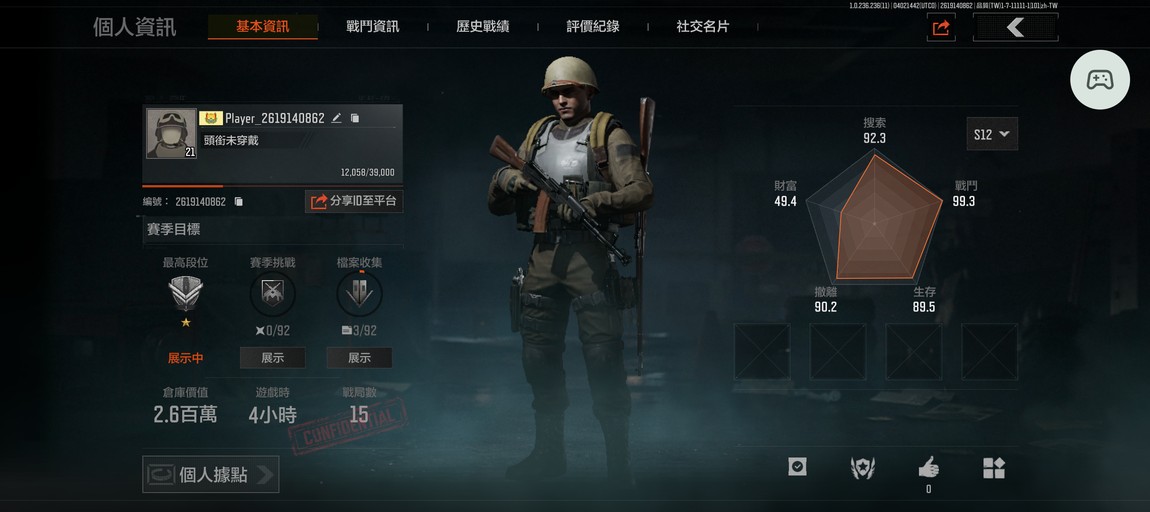
Task: Tap the share icon in top bar
Action: (x=940, y=28)
